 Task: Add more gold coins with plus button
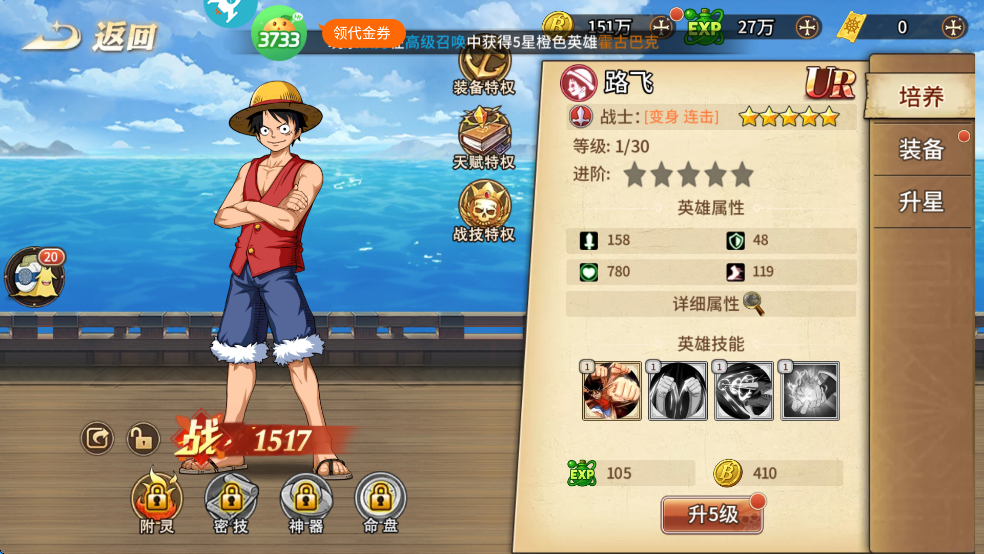click(661, 27)
